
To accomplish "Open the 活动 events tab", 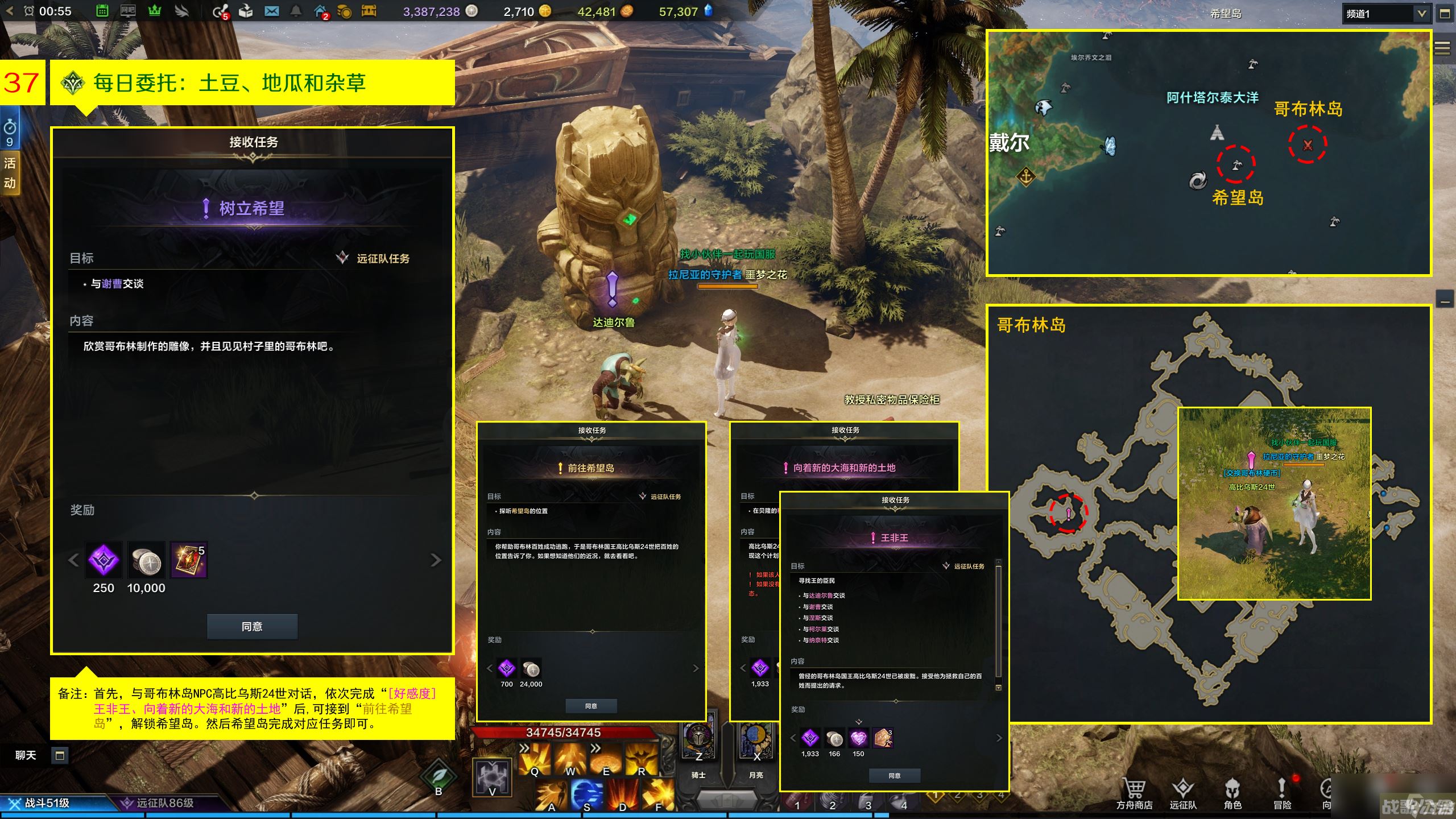I will [10, 173].
